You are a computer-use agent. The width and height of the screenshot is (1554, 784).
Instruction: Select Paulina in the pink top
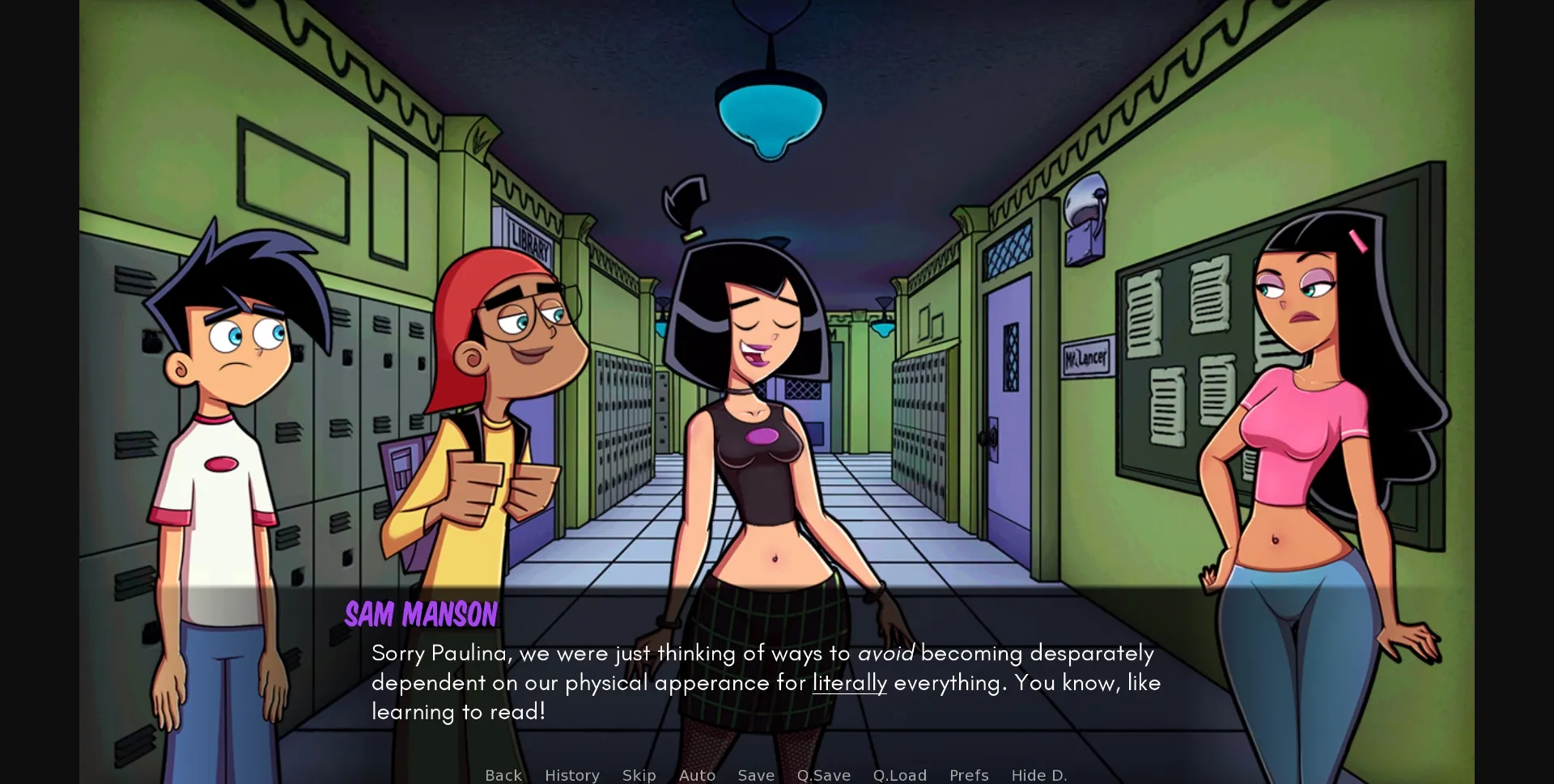(1303, 421)
